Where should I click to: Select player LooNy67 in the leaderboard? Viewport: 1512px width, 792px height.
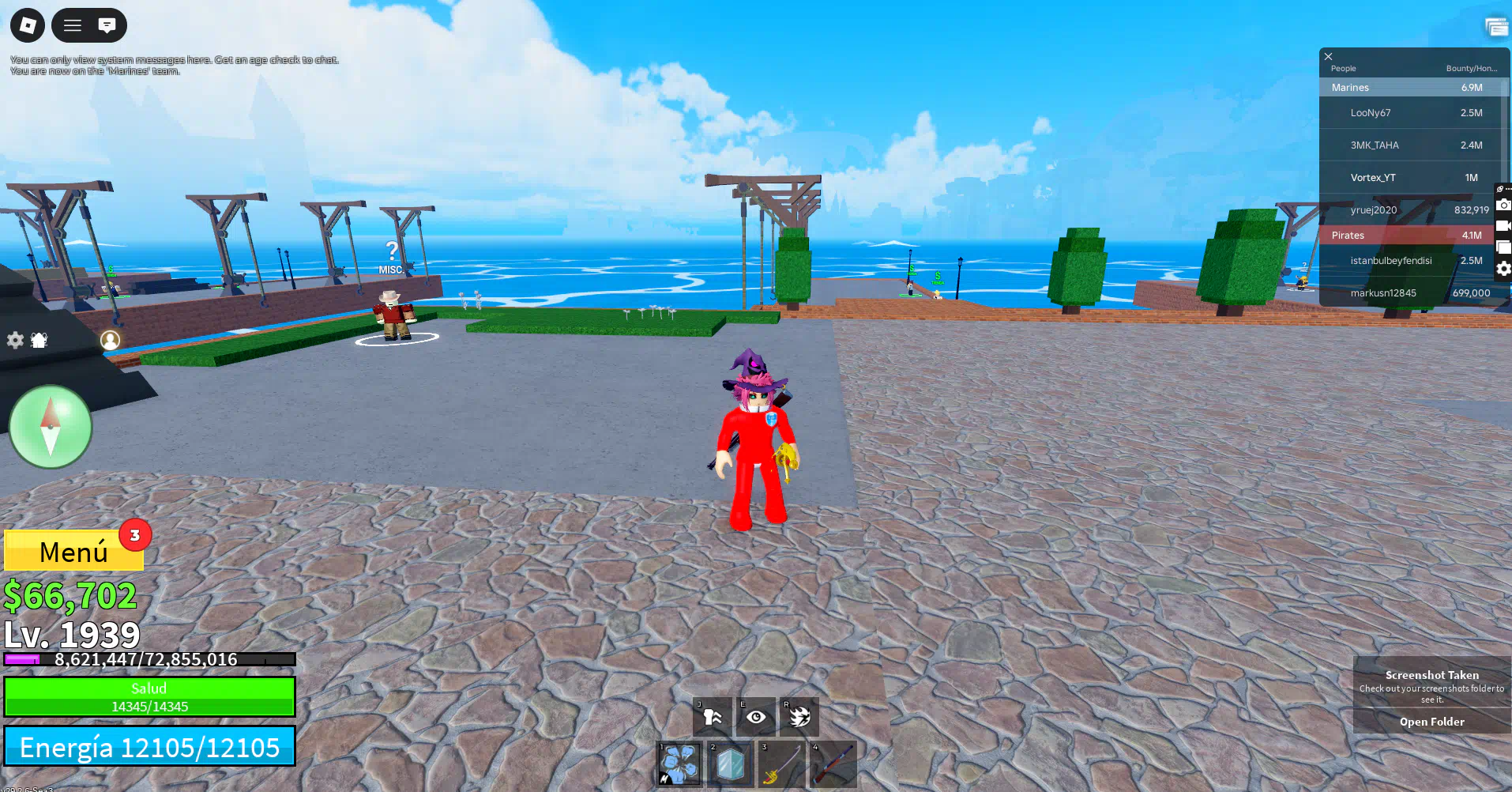[x=1371, y=113]
